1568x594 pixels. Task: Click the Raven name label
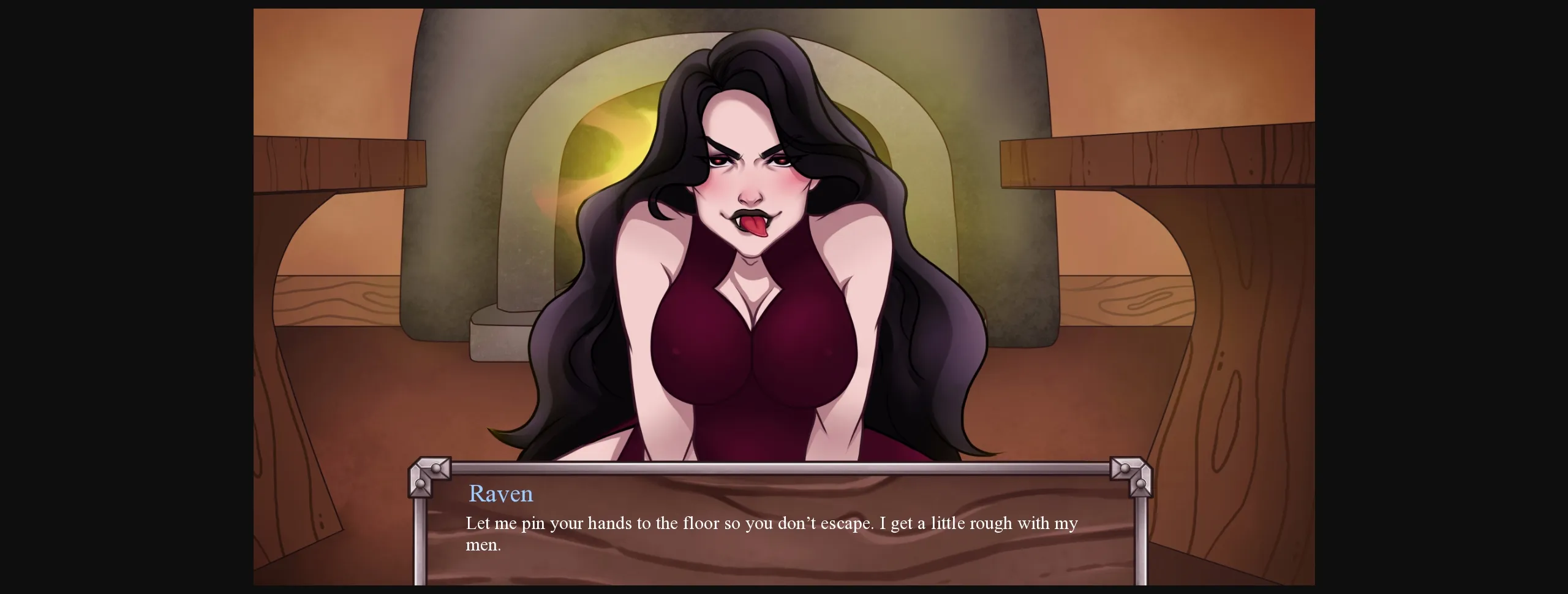pos(501,493)
